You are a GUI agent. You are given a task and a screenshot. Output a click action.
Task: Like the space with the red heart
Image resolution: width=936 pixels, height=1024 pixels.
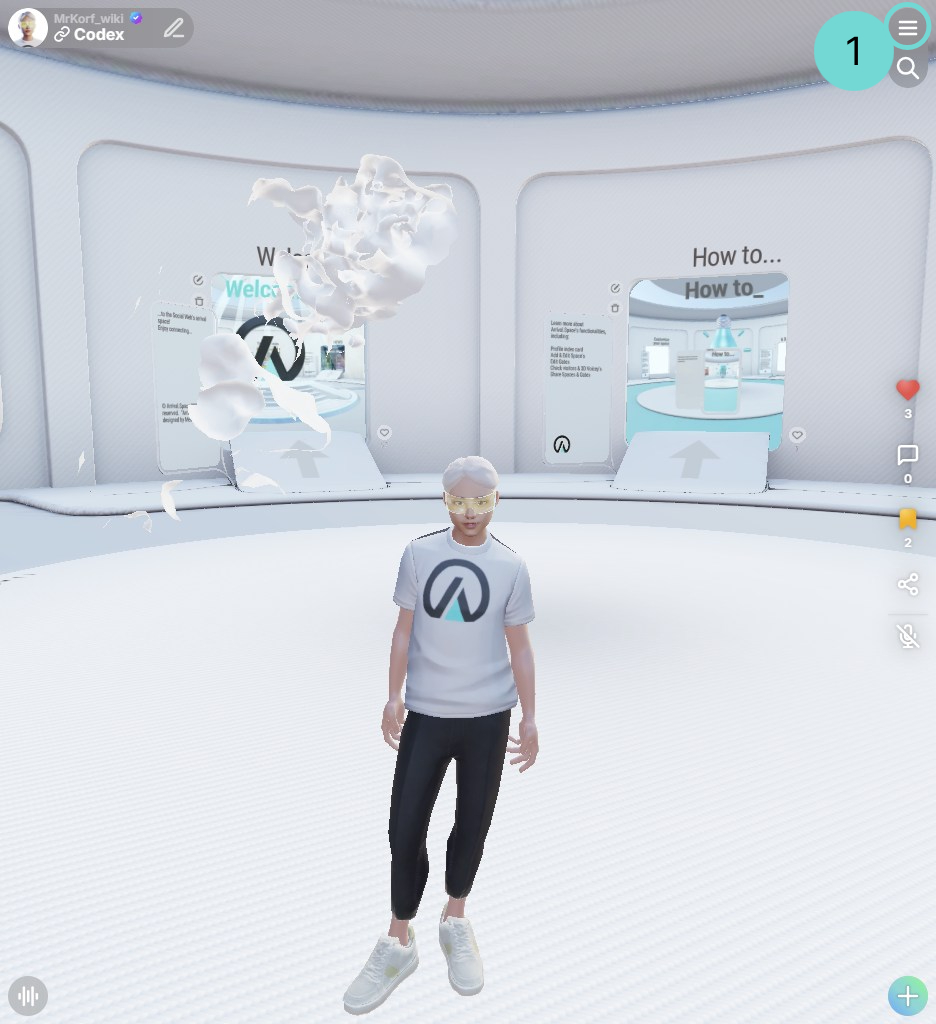[x=908, y=390]
